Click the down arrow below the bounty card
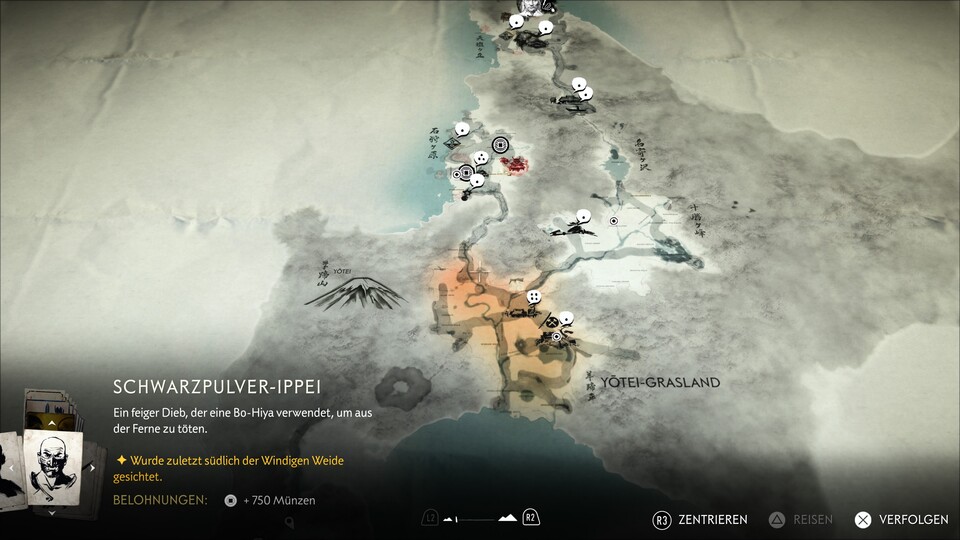960x540 pixels. (52, 512)
